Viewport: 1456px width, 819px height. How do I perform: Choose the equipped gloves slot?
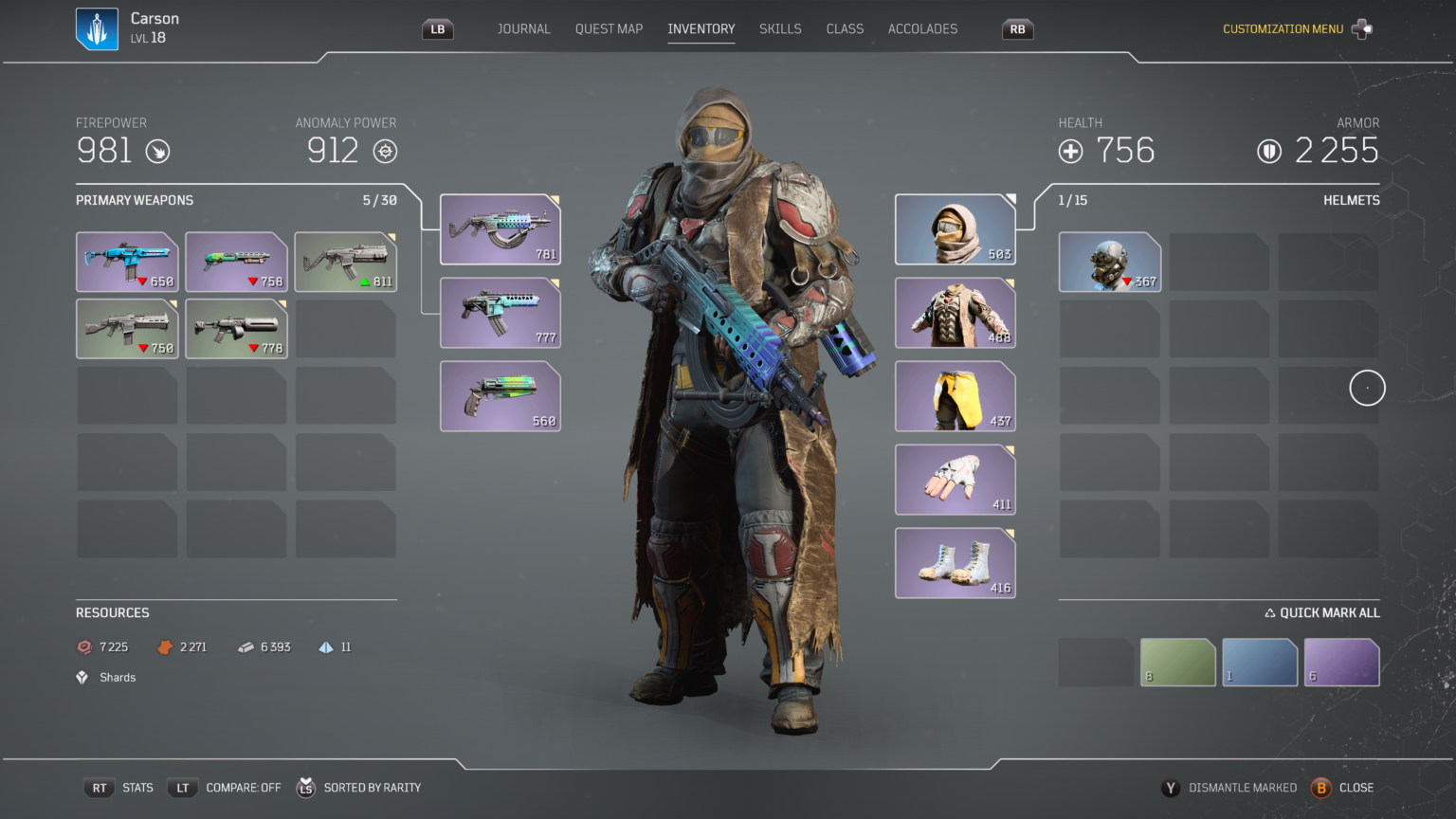(955, 480)
